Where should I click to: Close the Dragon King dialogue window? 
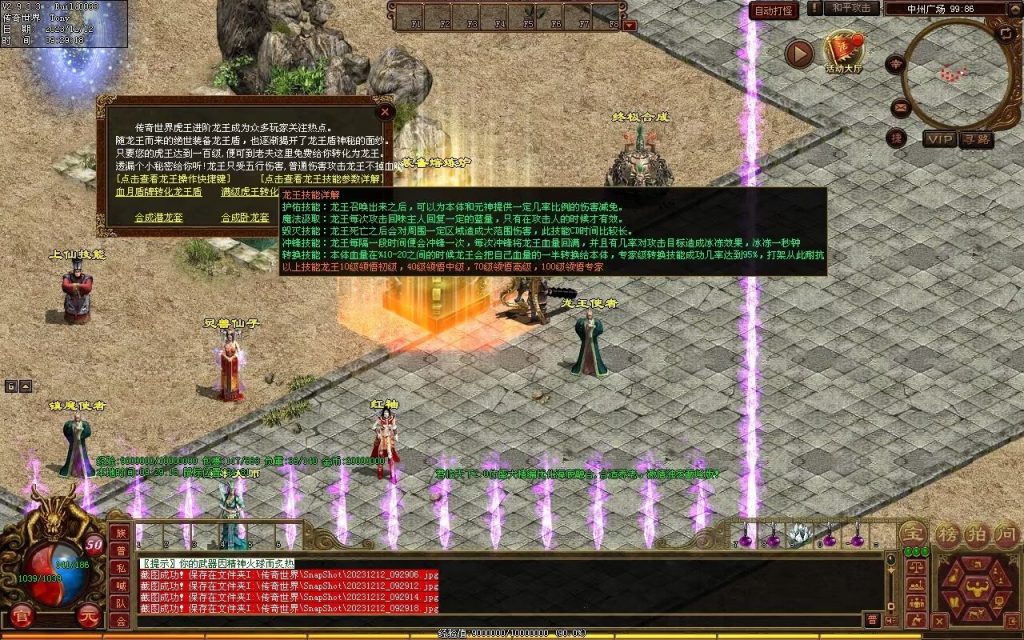click(385, 112)
